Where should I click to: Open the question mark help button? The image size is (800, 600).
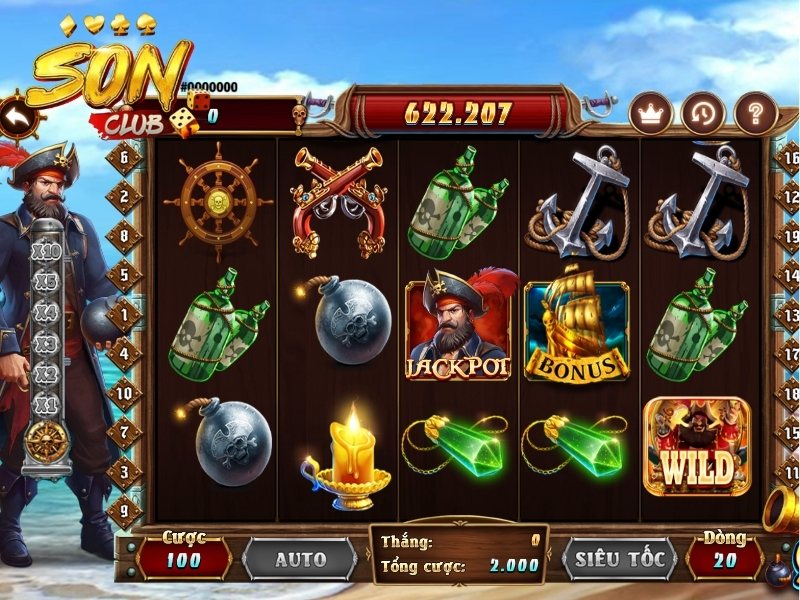[755, 114]
